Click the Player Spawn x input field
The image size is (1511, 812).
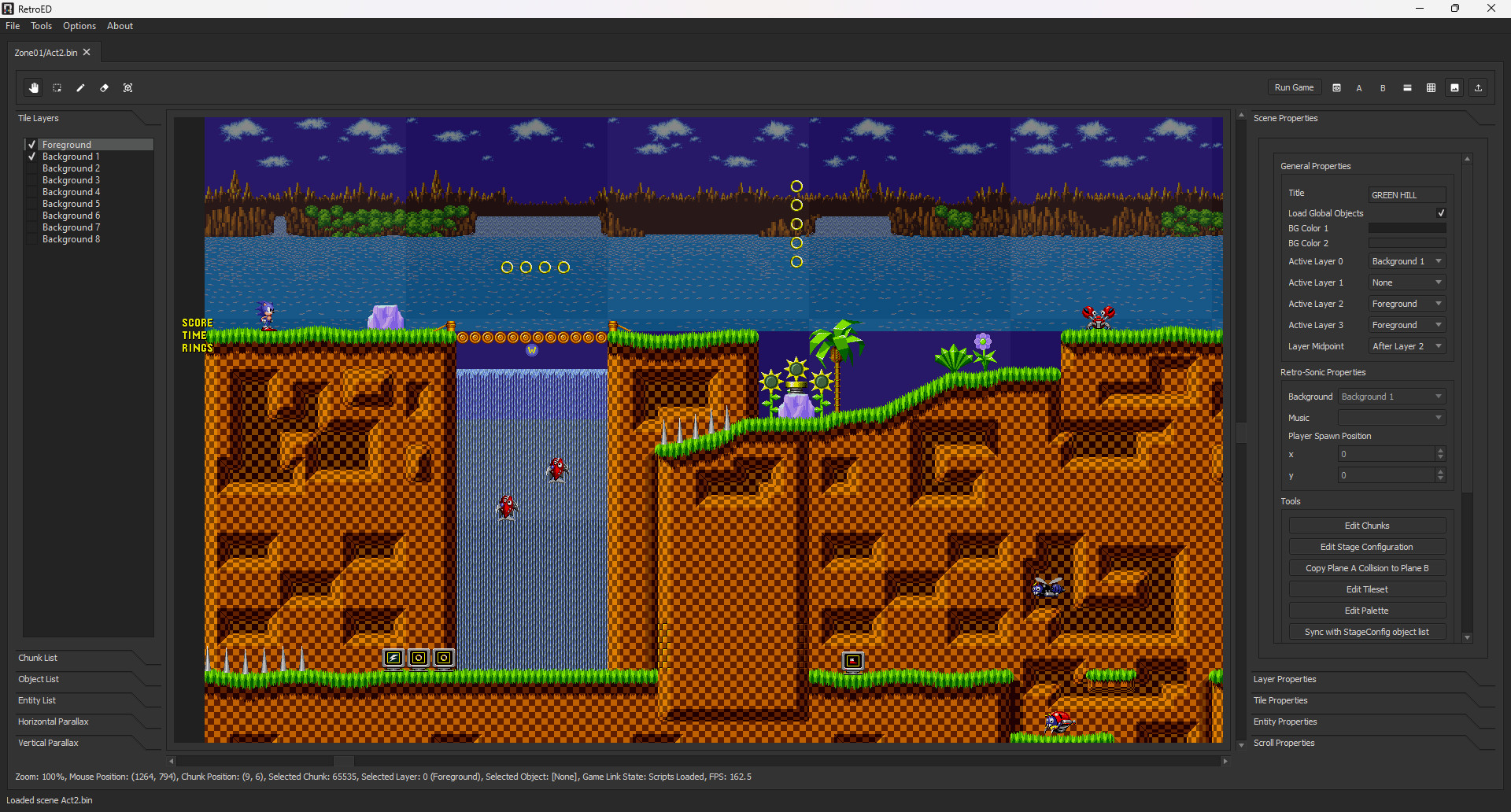point(1385,454)
